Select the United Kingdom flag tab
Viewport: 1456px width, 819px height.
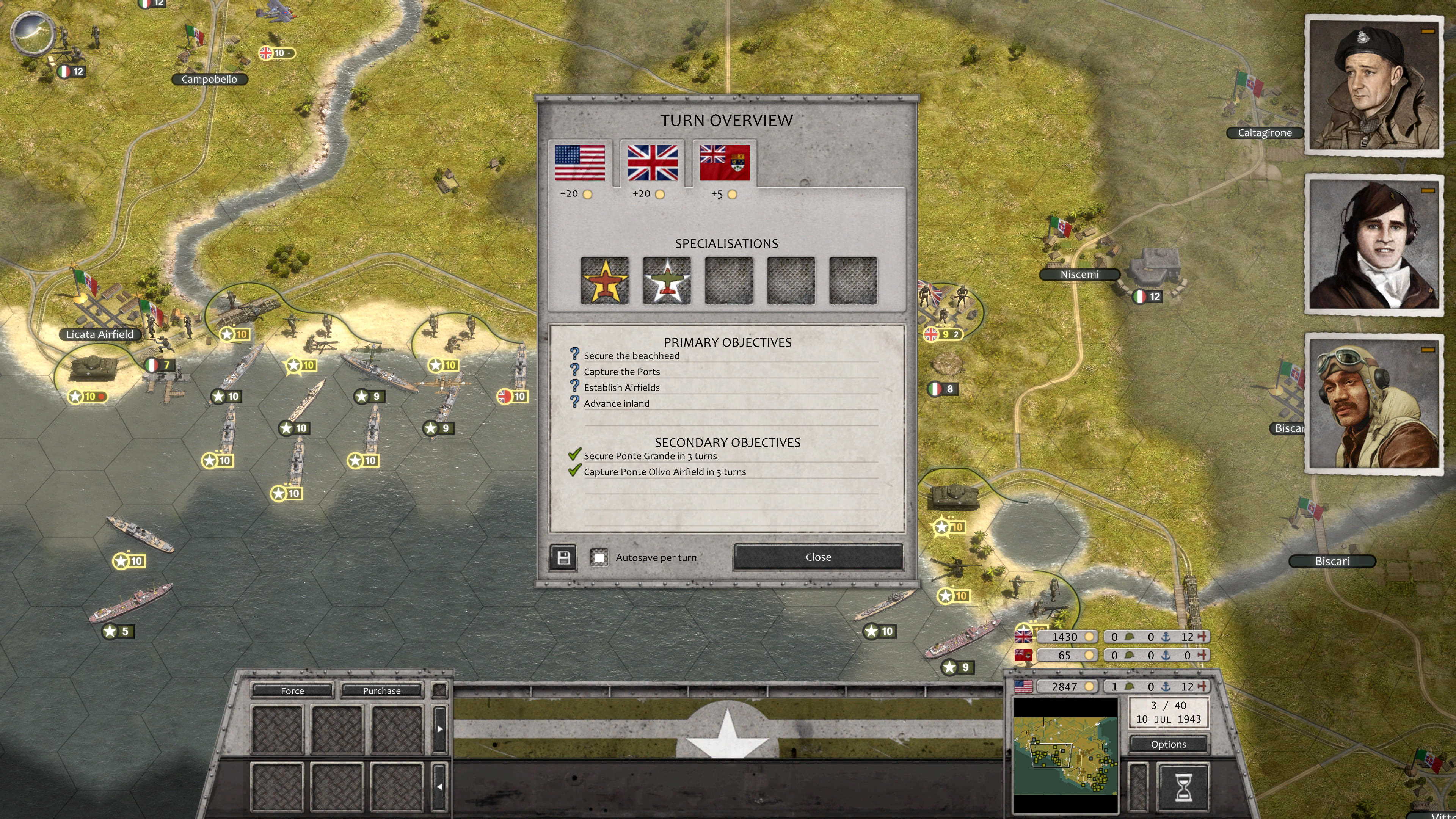click(x=652, y=163)
